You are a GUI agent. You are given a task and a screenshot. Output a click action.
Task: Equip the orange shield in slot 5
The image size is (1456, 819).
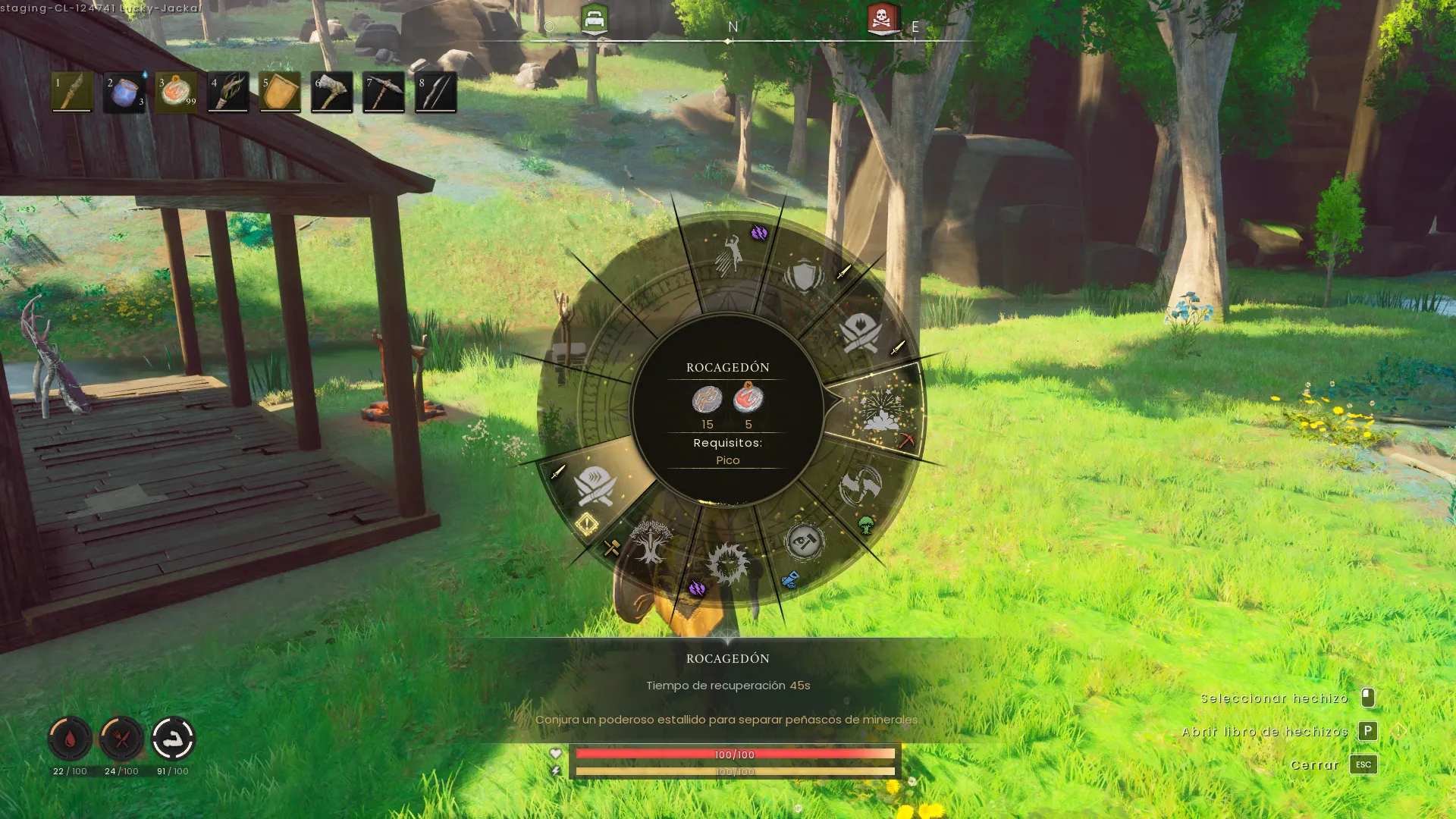[280, 92]
